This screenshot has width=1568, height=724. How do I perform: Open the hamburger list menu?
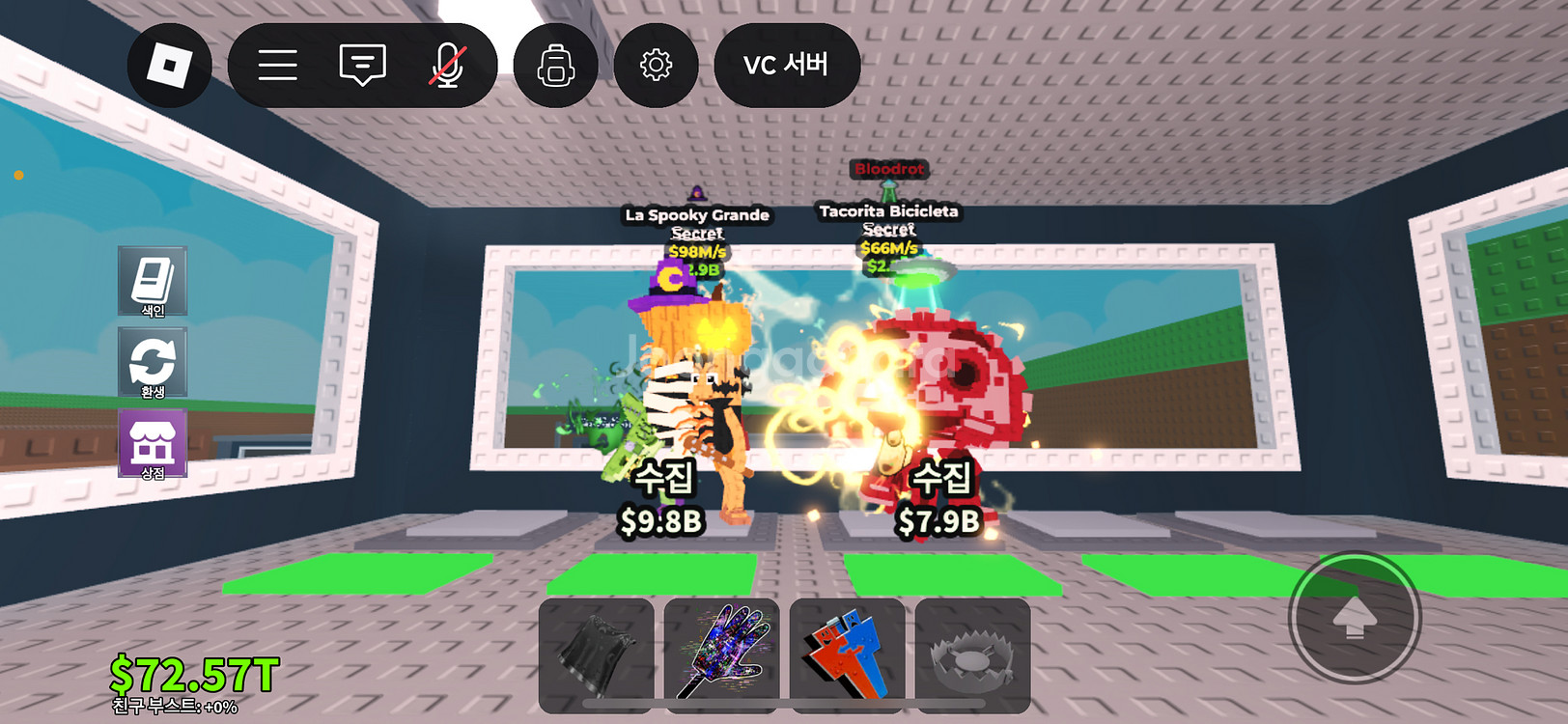tap(277, 66)
